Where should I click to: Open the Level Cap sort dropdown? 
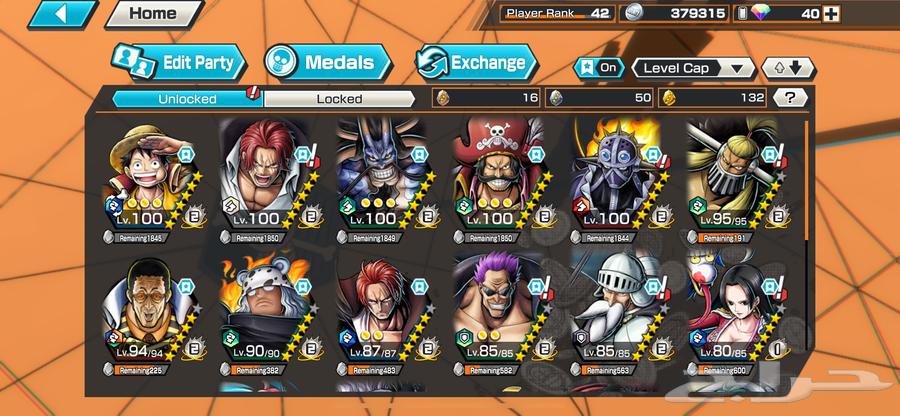pyautogui.click(x=692, y=68)
